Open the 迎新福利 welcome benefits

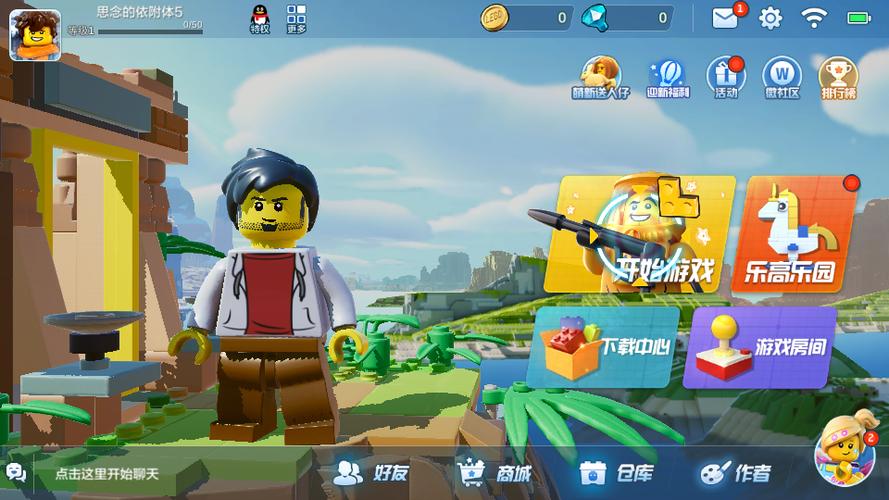[x=665, y=77]
